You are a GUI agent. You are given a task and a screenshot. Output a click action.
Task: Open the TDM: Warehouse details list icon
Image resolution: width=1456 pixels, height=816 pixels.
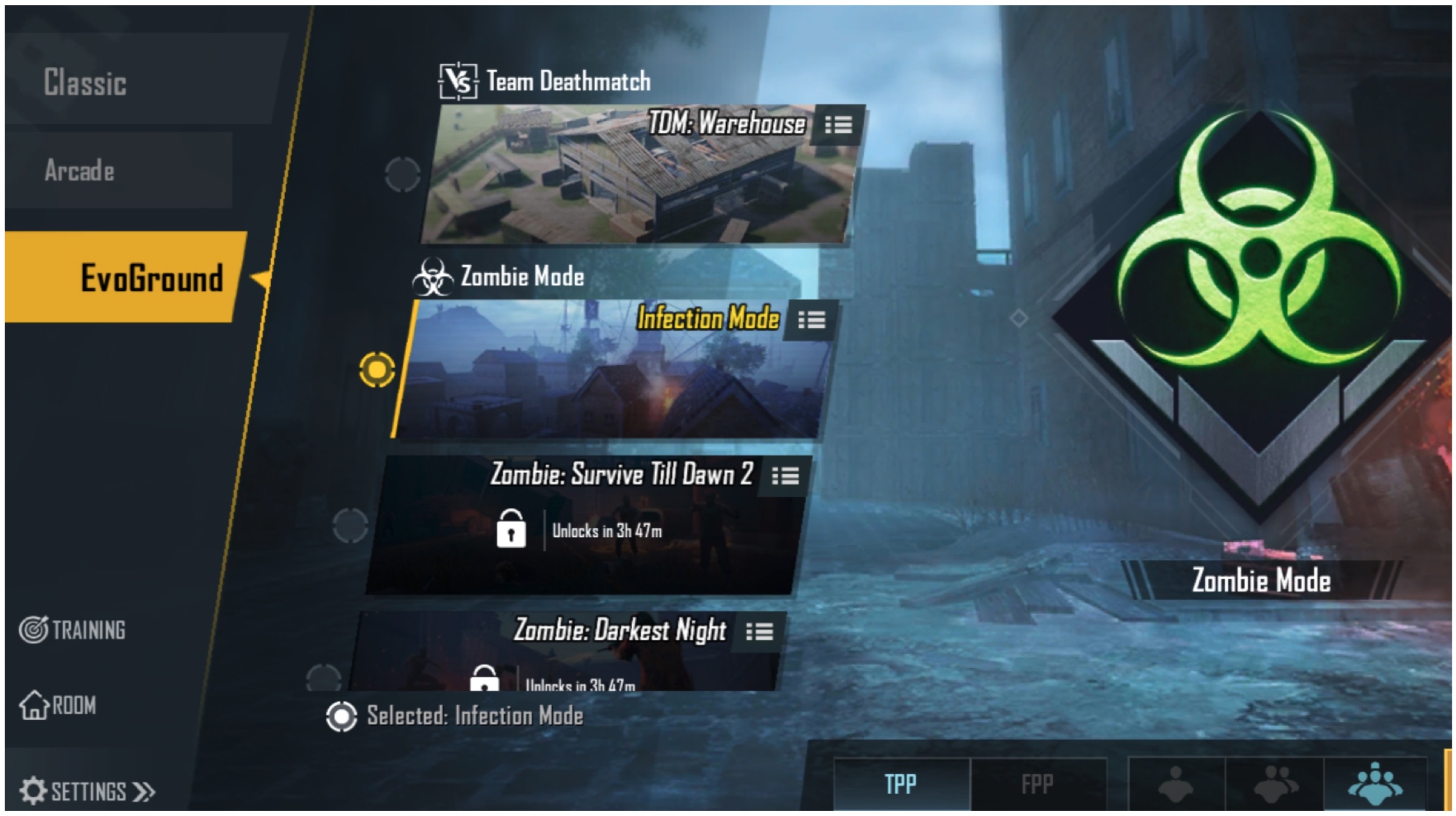(x=838, y=125)
